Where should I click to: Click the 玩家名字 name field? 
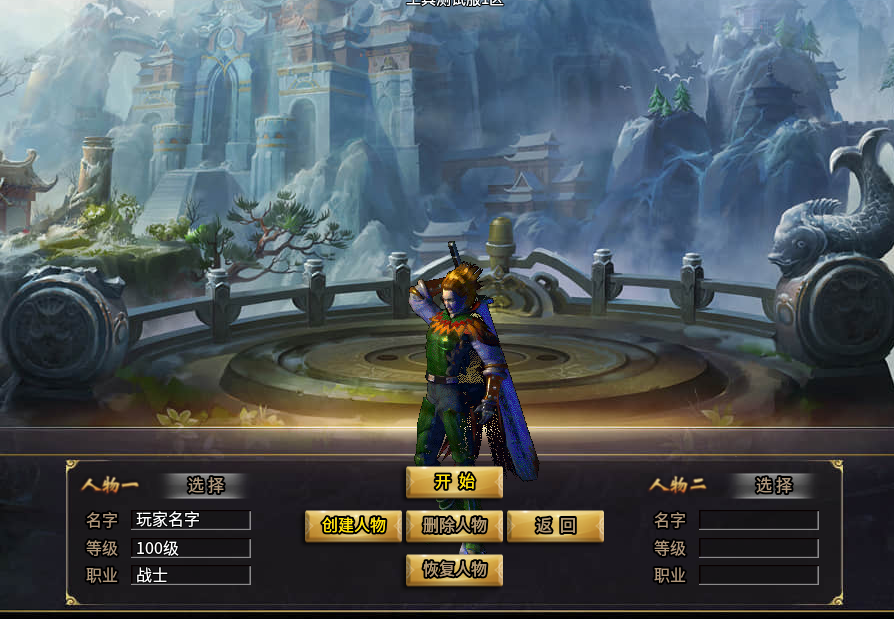pos(191,520)
